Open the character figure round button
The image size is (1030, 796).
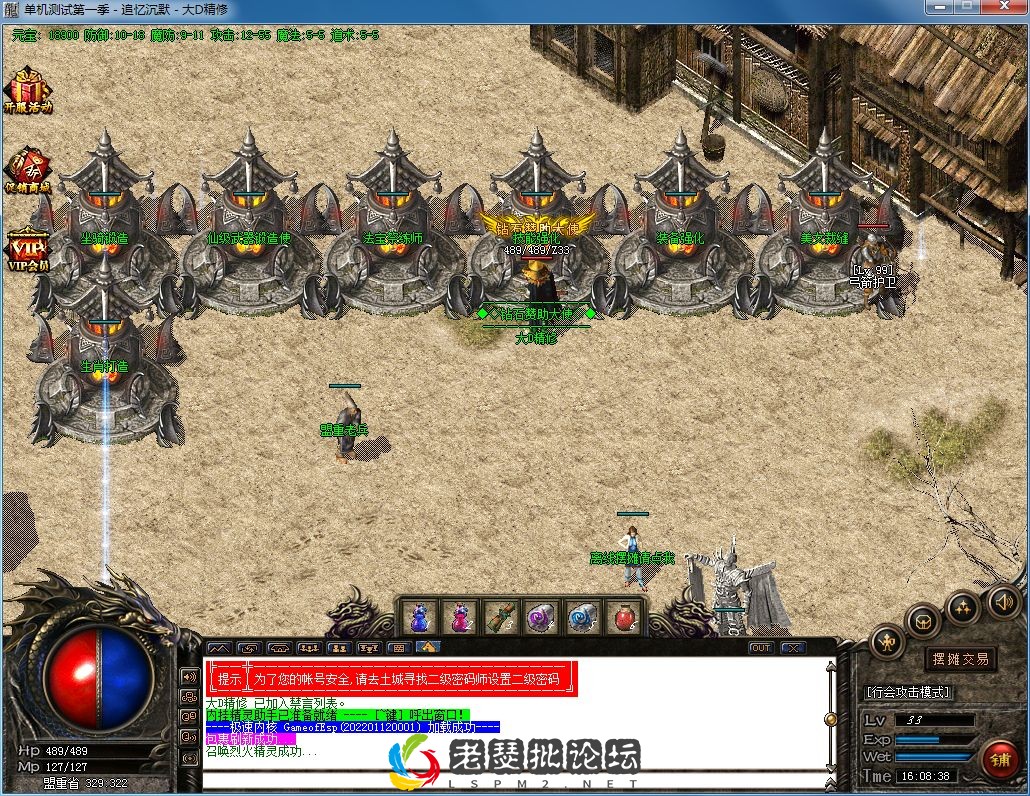886,641
